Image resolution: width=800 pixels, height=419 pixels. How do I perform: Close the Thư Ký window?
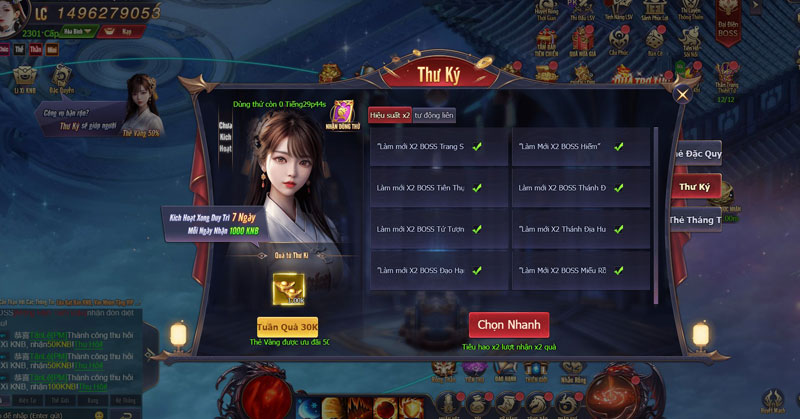click(x=682, y=95)
